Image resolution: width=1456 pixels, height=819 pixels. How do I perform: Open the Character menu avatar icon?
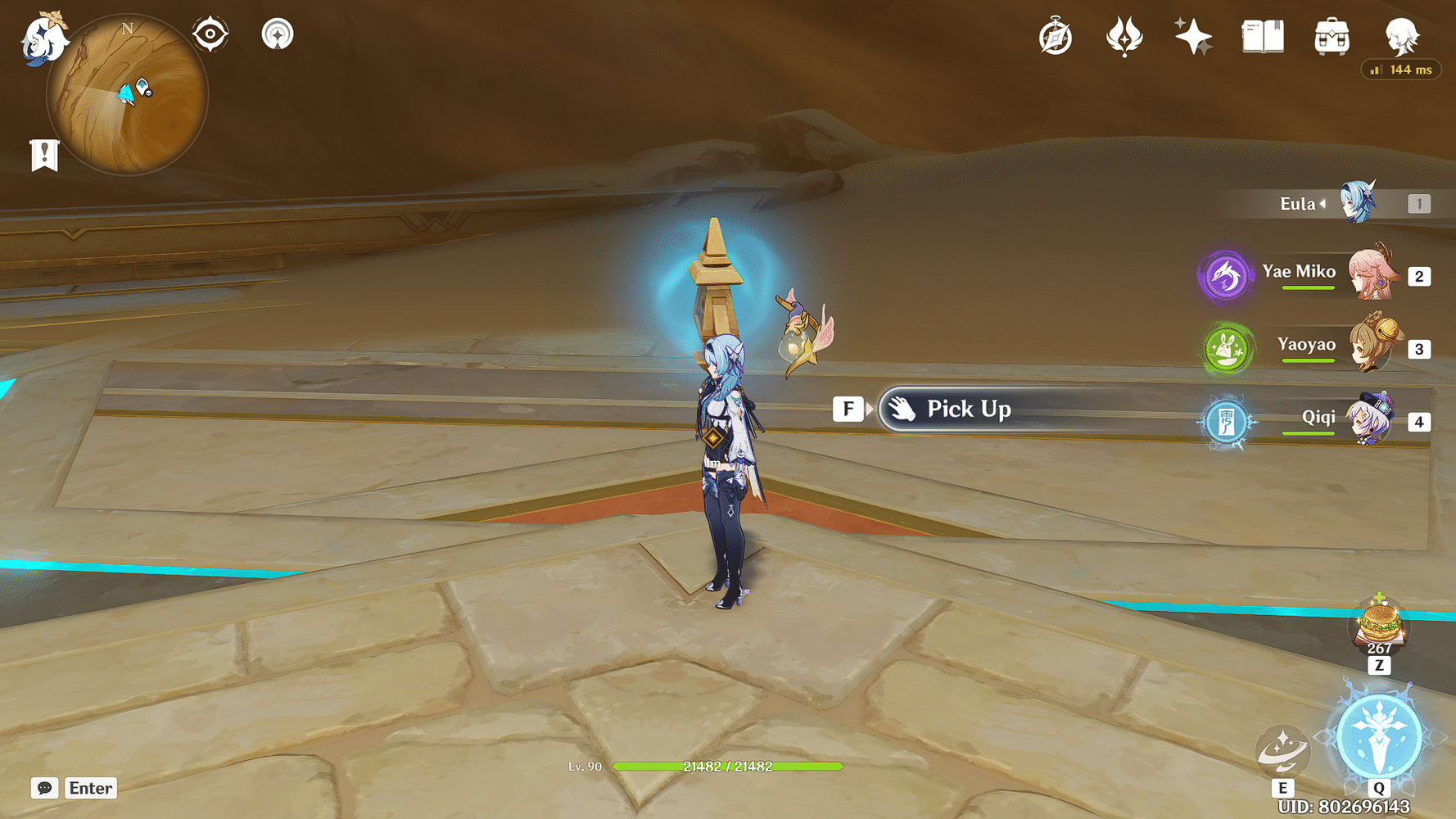point(1402,34)
